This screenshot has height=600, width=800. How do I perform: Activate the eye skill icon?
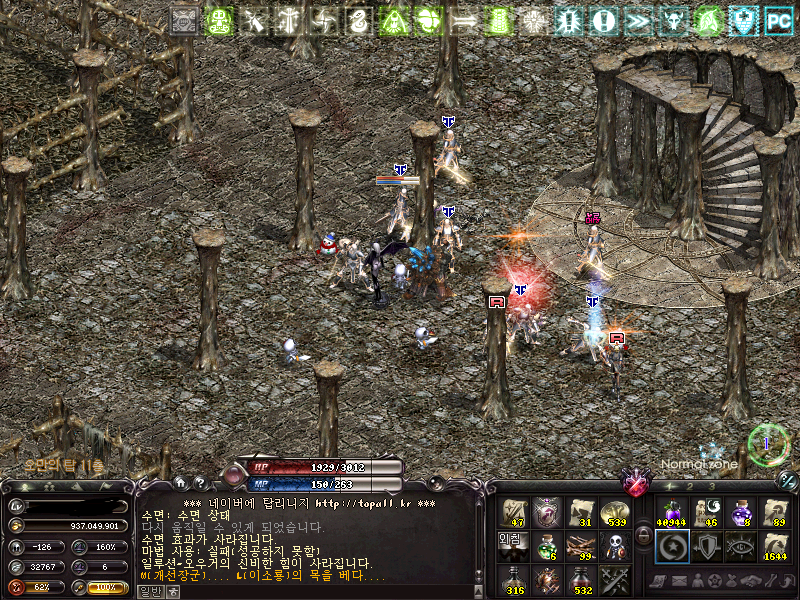point(740,546)
